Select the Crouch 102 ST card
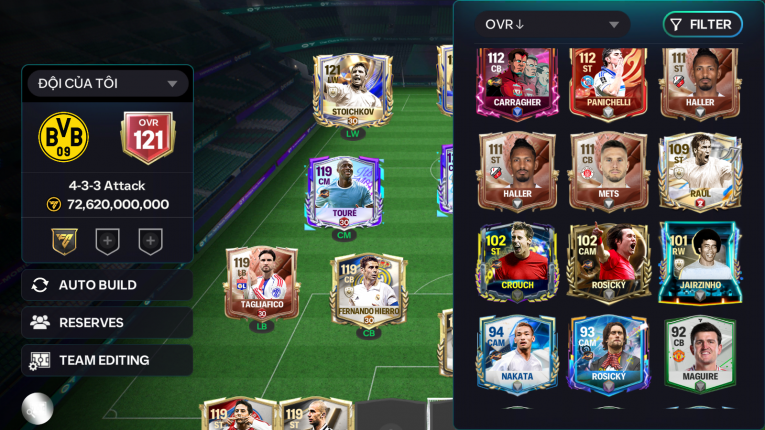765x430 pixels. (517, 262)
